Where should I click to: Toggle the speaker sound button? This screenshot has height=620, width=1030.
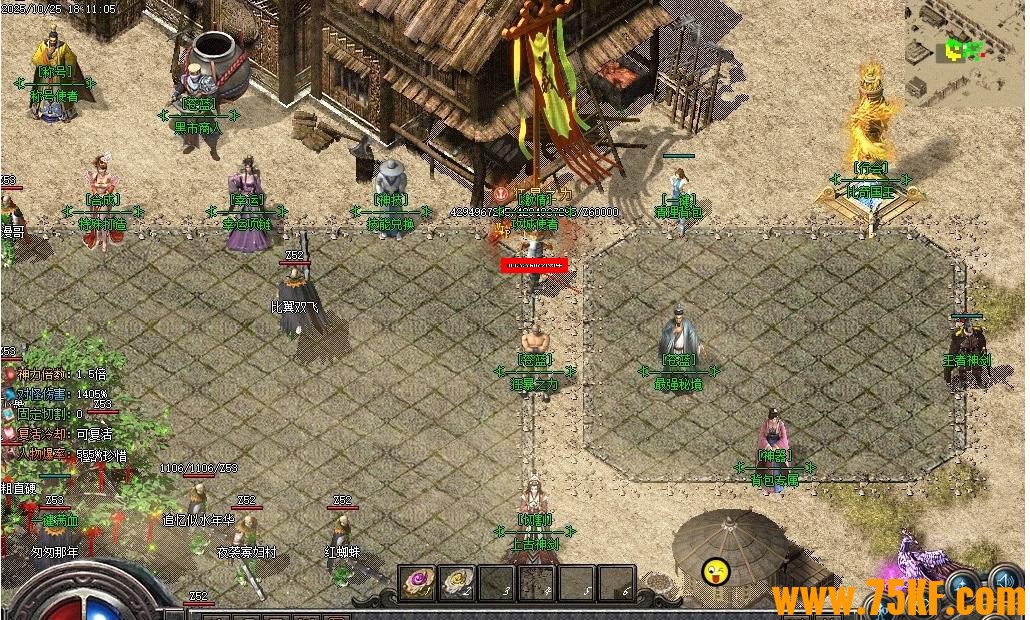click(1006, 581)
